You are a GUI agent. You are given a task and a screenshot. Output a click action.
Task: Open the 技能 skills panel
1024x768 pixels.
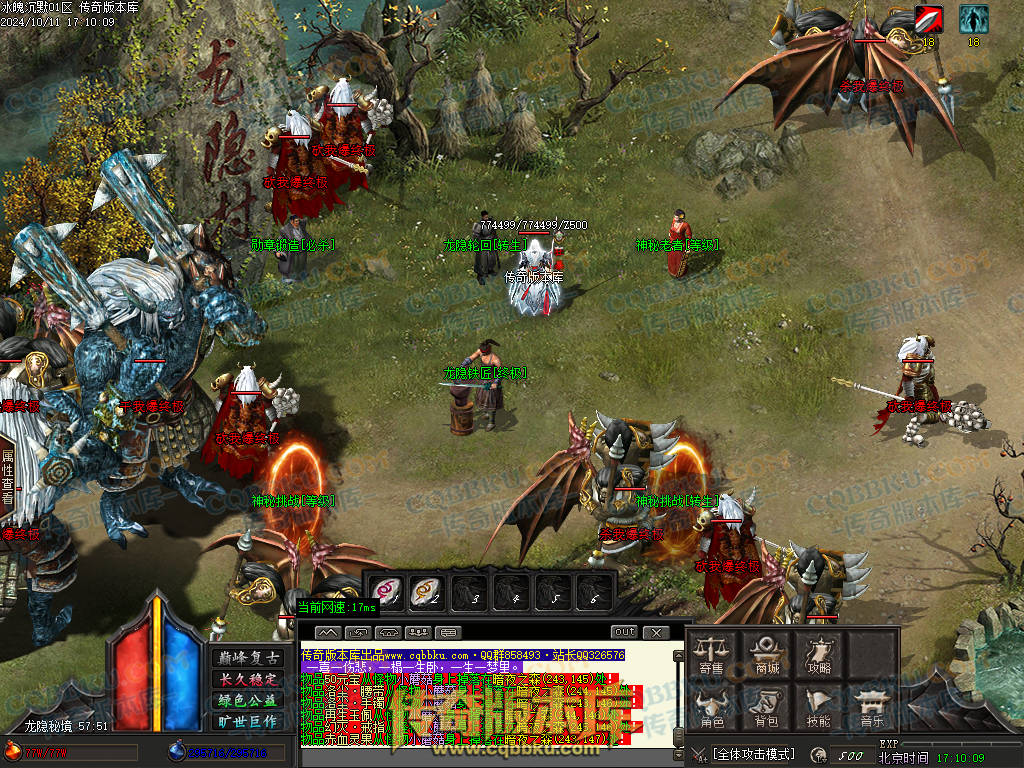(819, 706)
